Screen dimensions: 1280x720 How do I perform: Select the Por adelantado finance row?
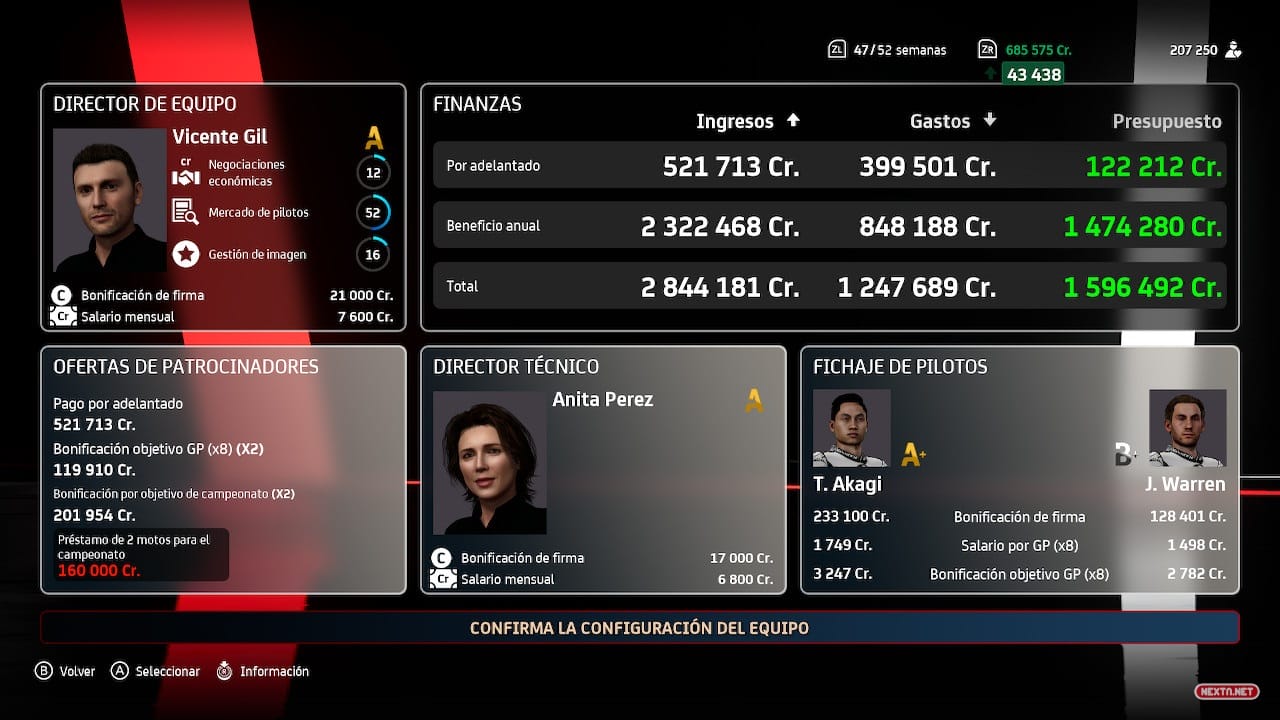pos(829,166)
